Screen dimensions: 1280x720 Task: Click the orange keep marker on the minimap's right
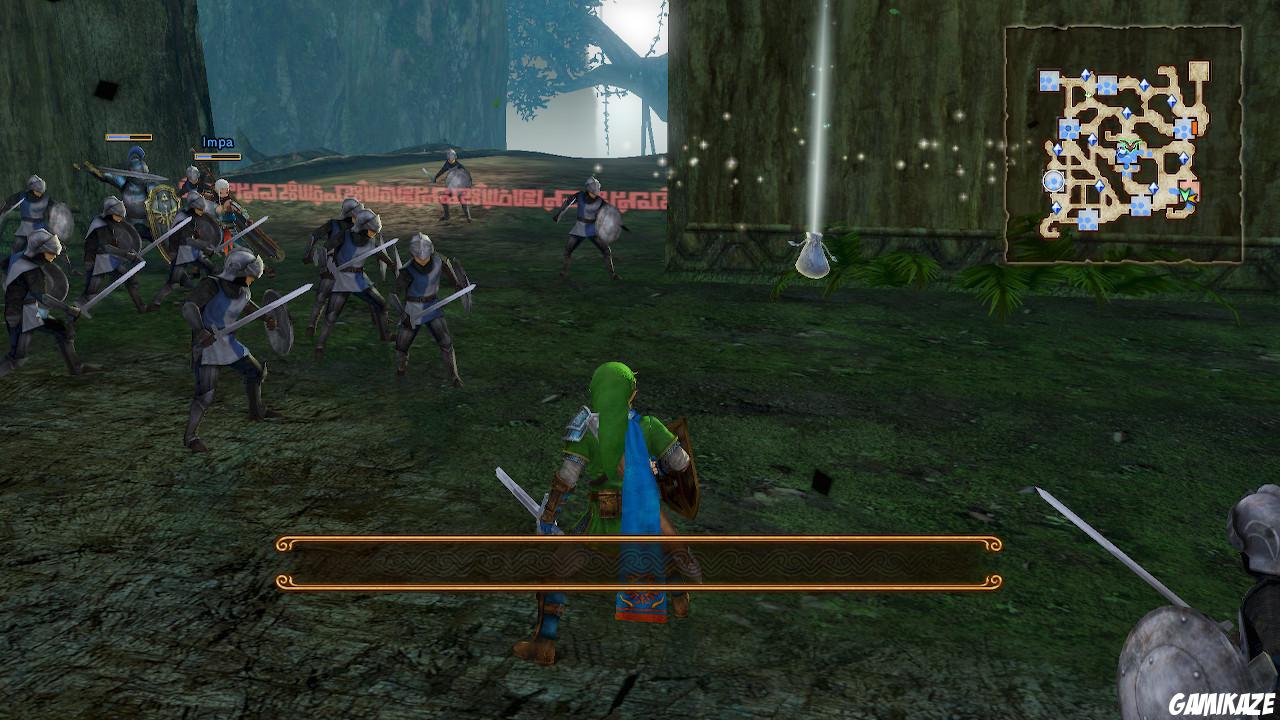(1194, 126)
